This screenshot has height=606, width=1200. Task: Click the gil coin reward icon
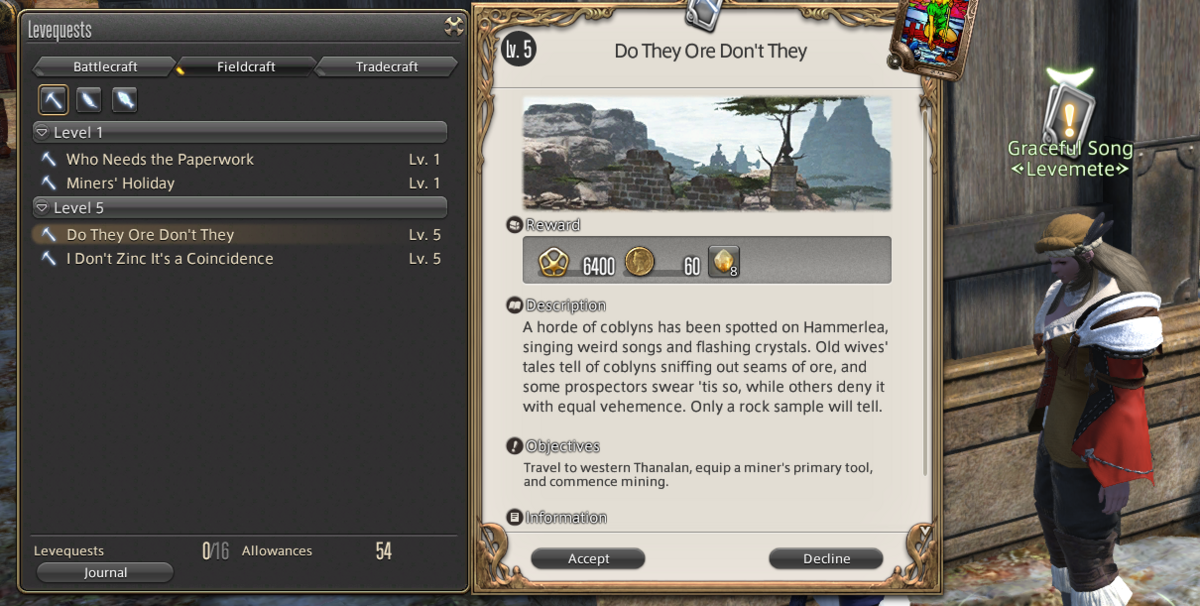[640, 262]
